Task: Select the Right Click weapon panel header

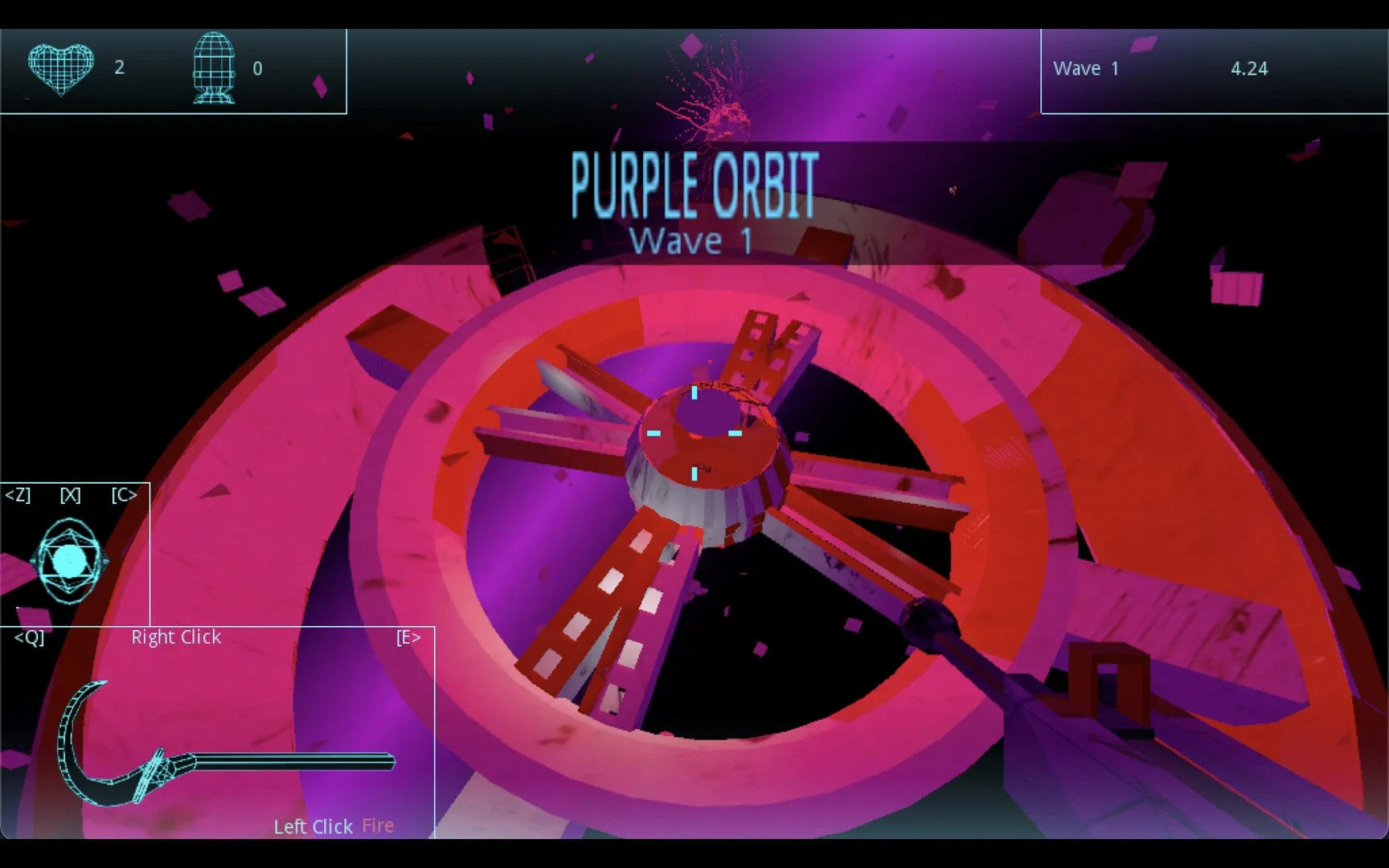Action: coord(175,637)
